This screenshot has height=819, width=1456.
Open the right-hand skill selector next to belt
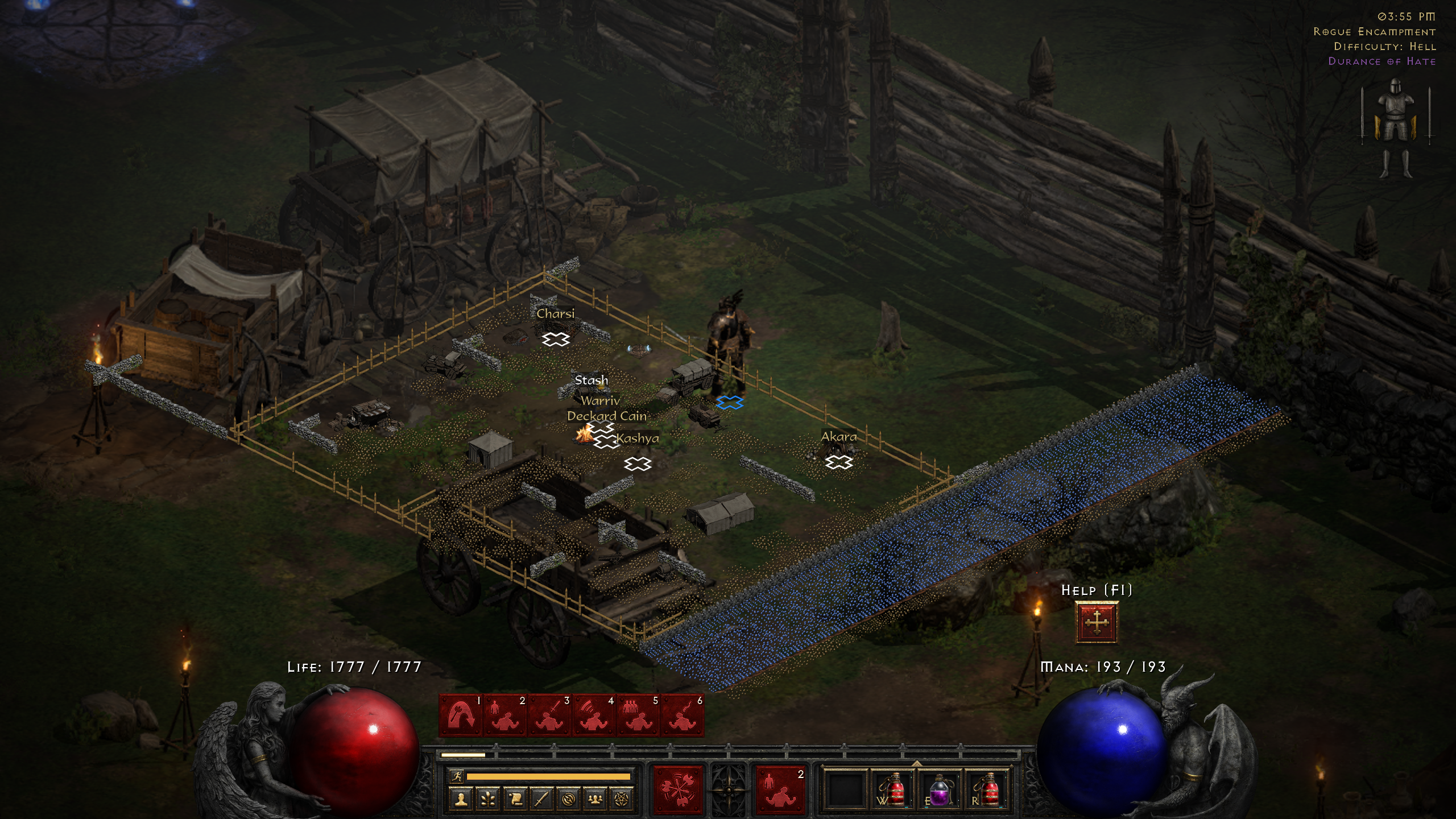point(780,789)
